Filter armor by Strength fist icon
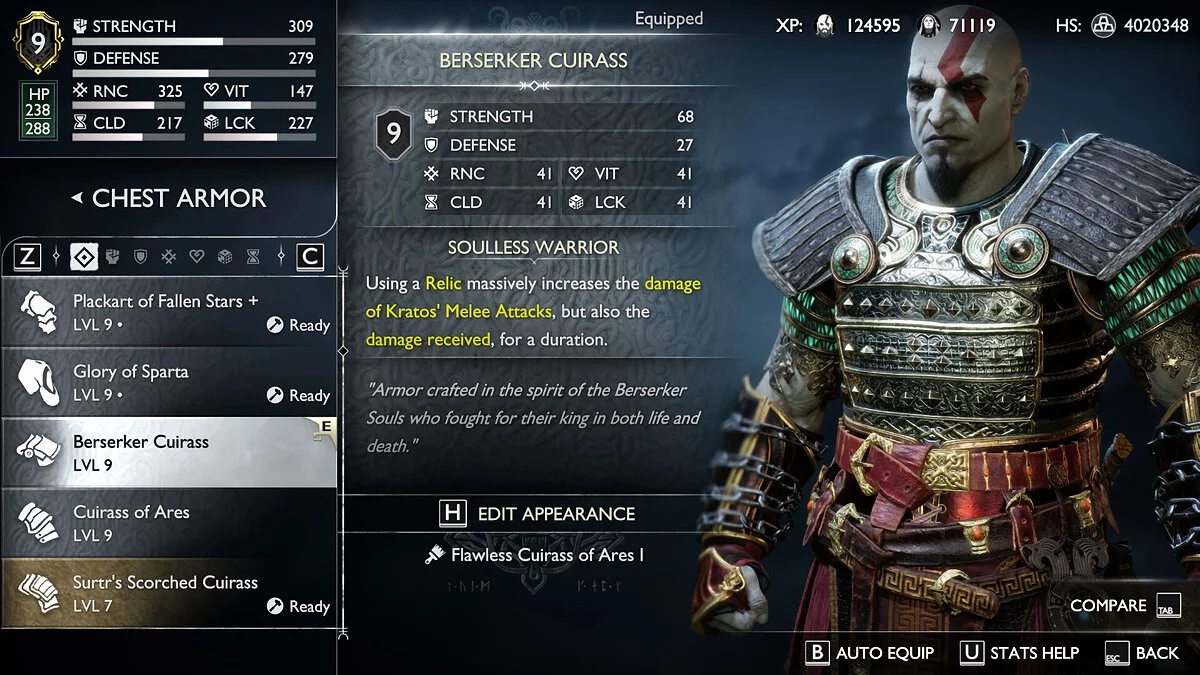This screenshot has width=1200, height=675. tap(112, 257)
